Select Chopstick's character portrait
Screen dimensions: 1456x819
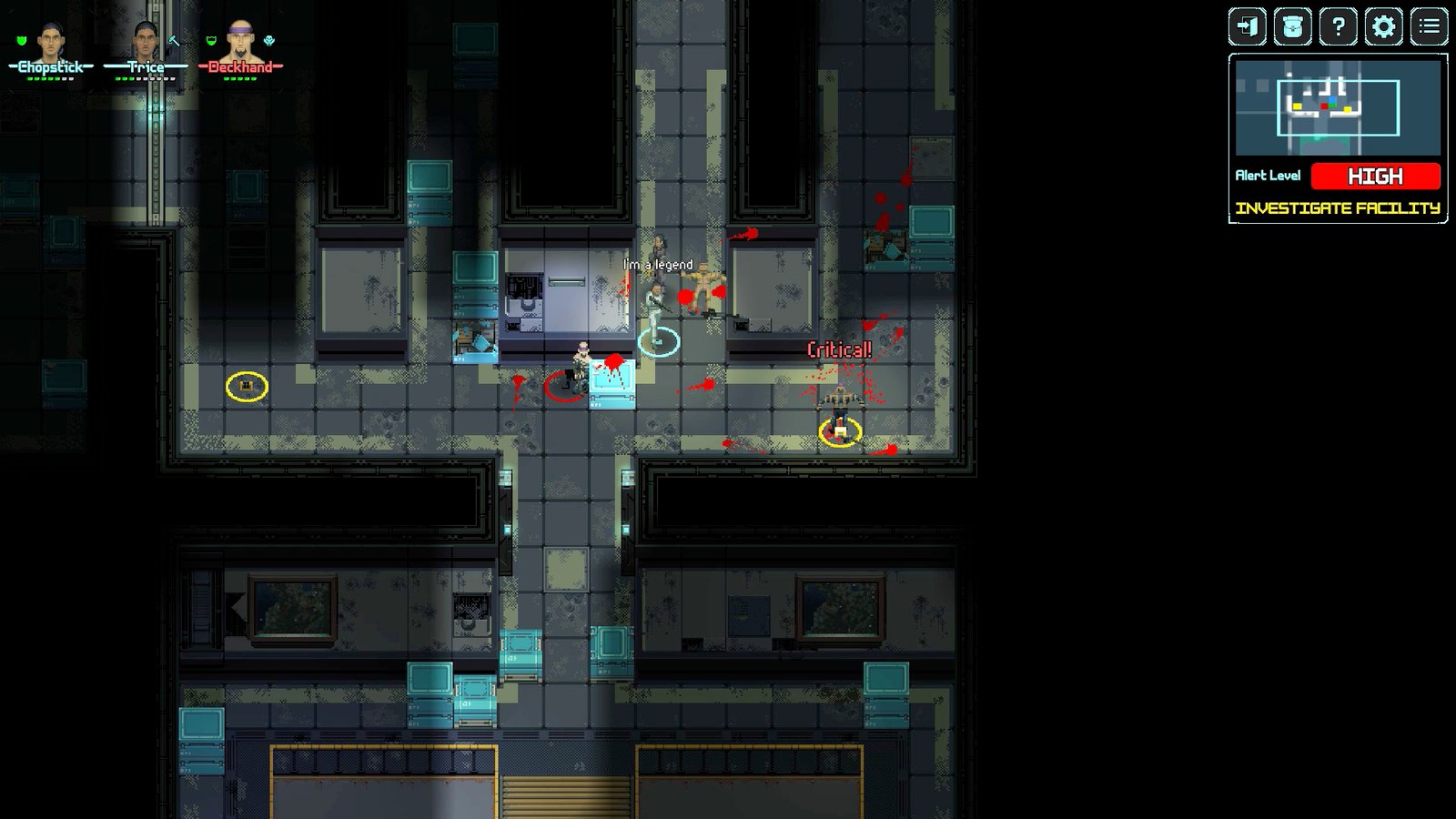point(50,41)
